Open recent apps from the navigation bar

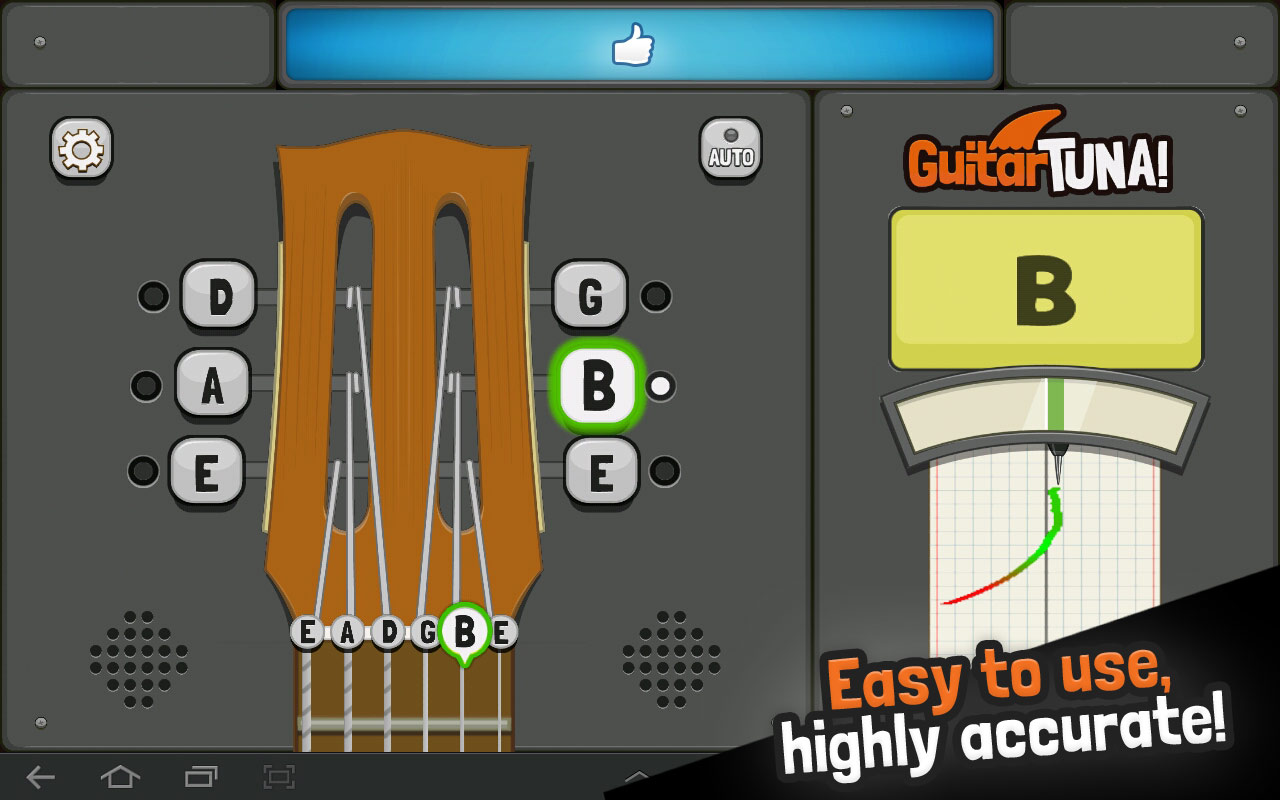click(x=200, y=775)
